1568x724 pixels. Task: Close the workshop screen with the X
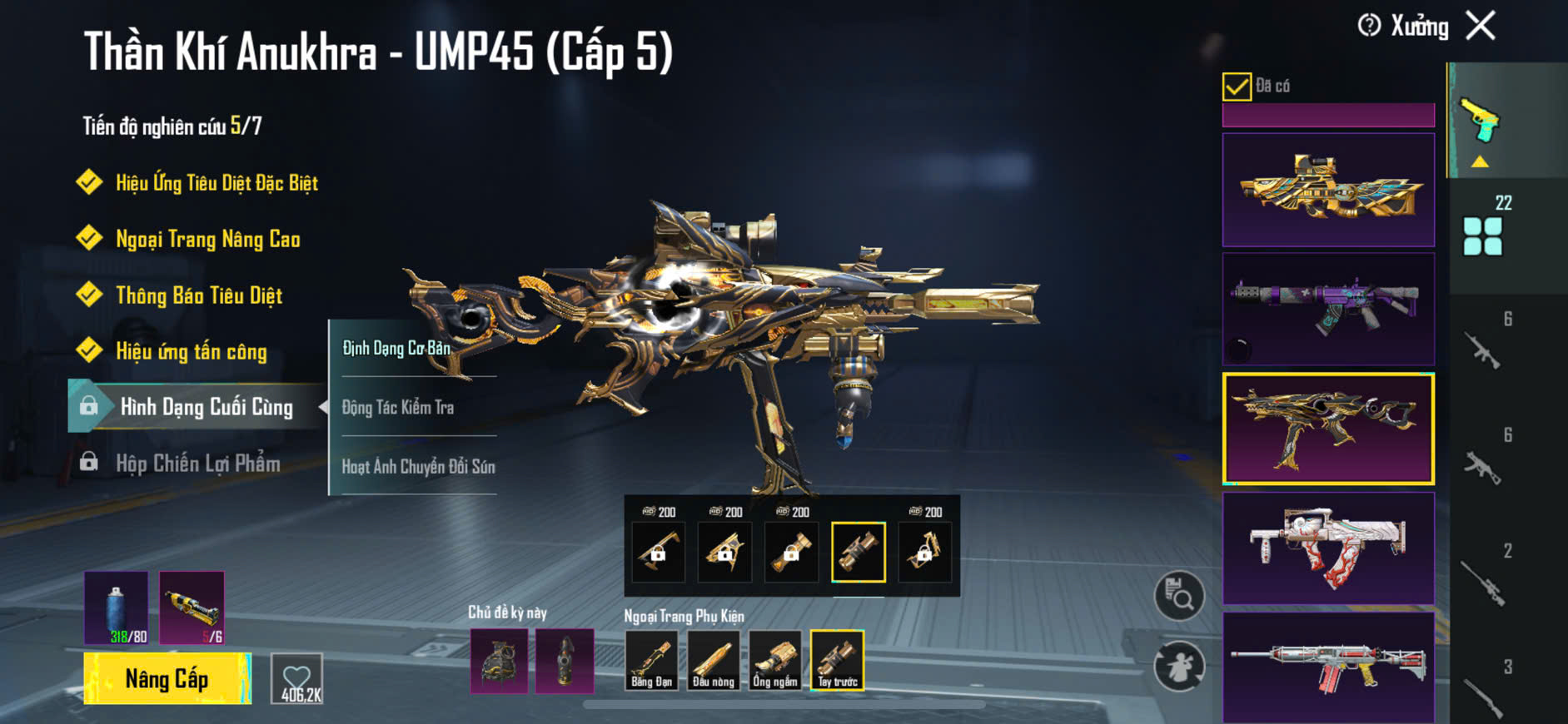coord(1481,26)
